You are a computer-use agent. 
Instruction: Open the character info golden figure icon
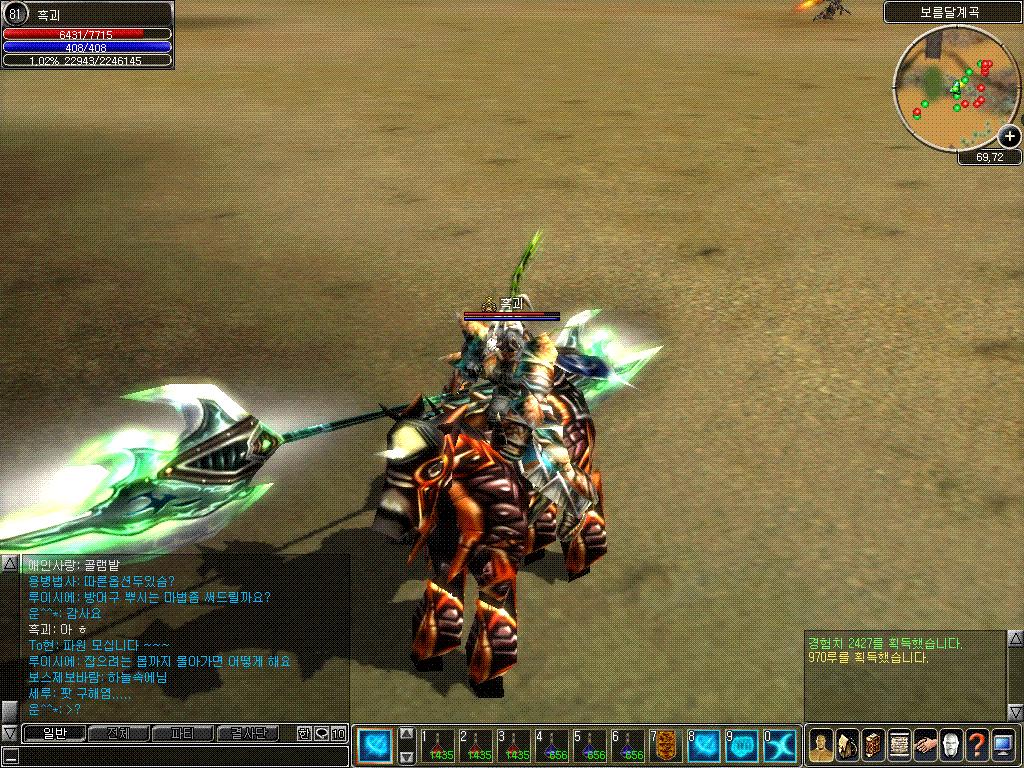821,745
